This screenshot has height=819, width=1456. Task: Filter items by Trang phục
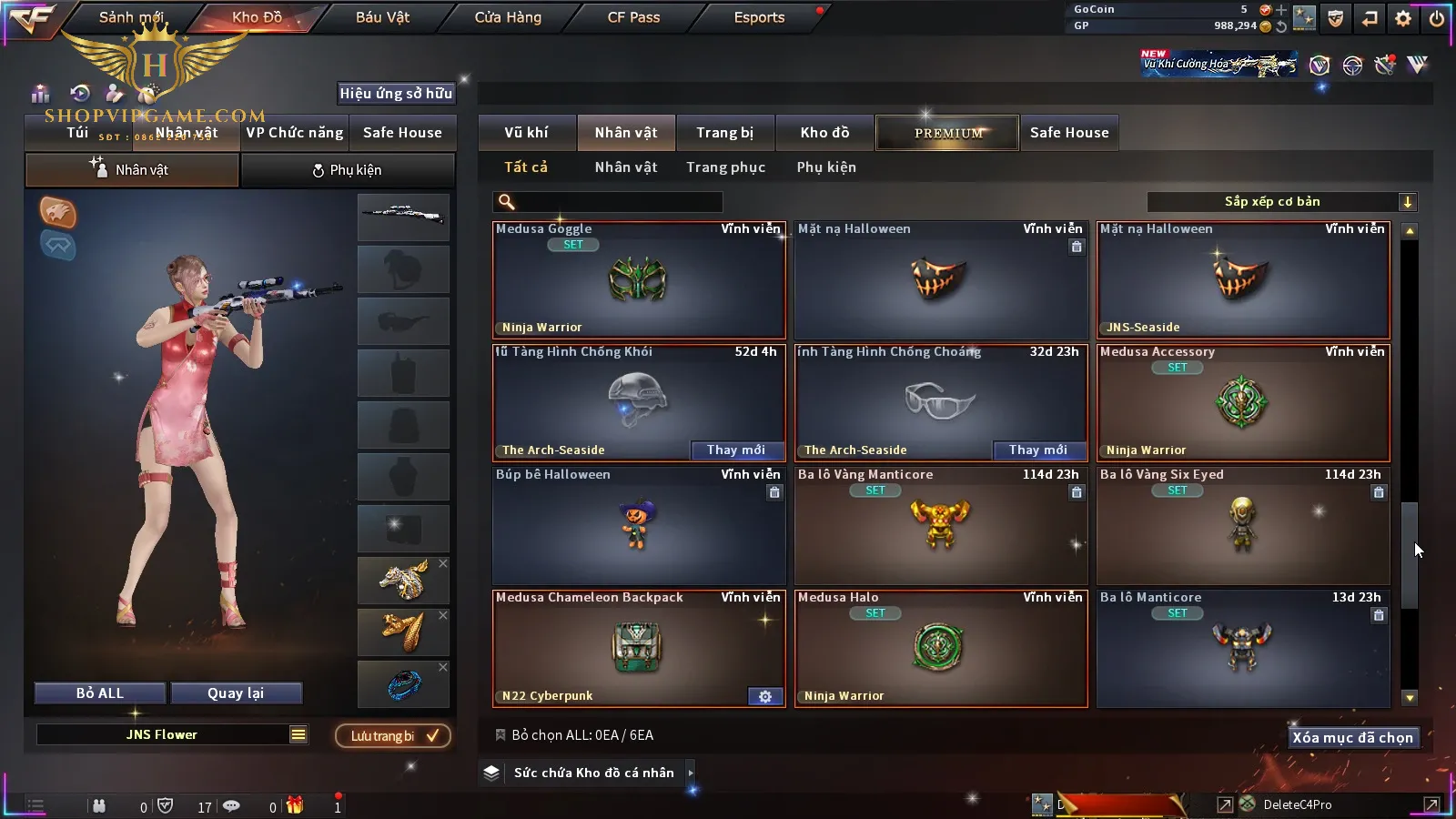point(725,167)
